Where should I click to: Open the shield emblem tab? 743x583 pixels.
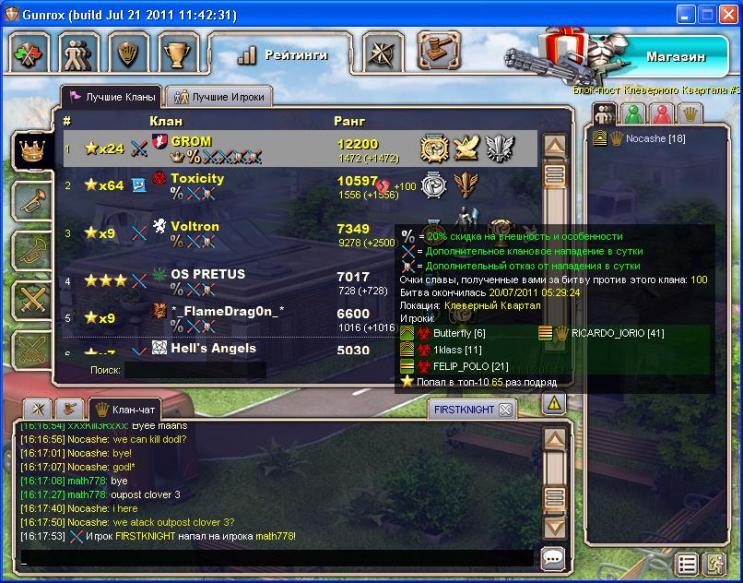(x=128, y=53)
